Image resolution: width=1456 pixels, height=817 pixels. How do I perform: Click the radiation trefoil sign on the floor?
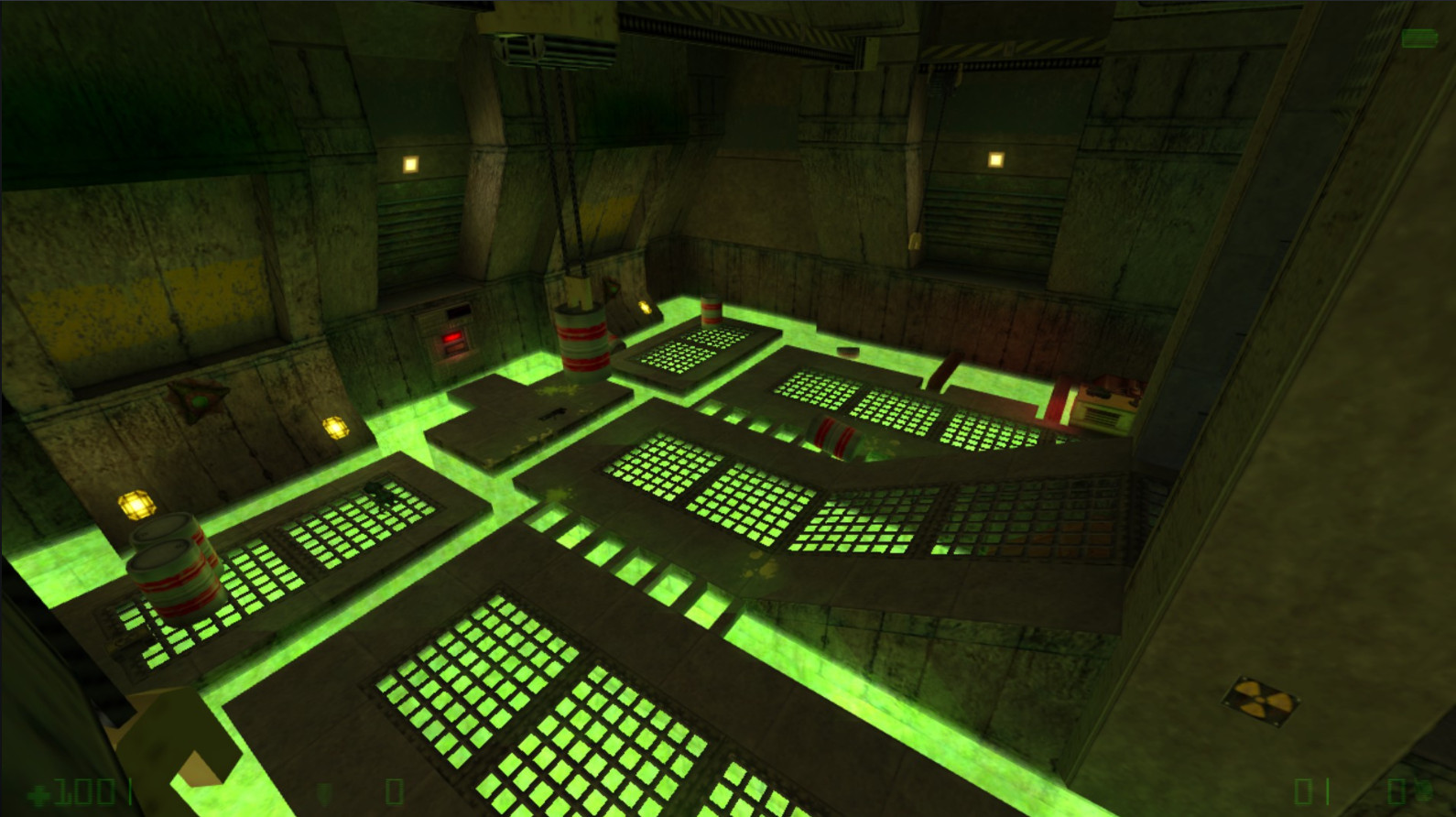tap(1259, 699)
